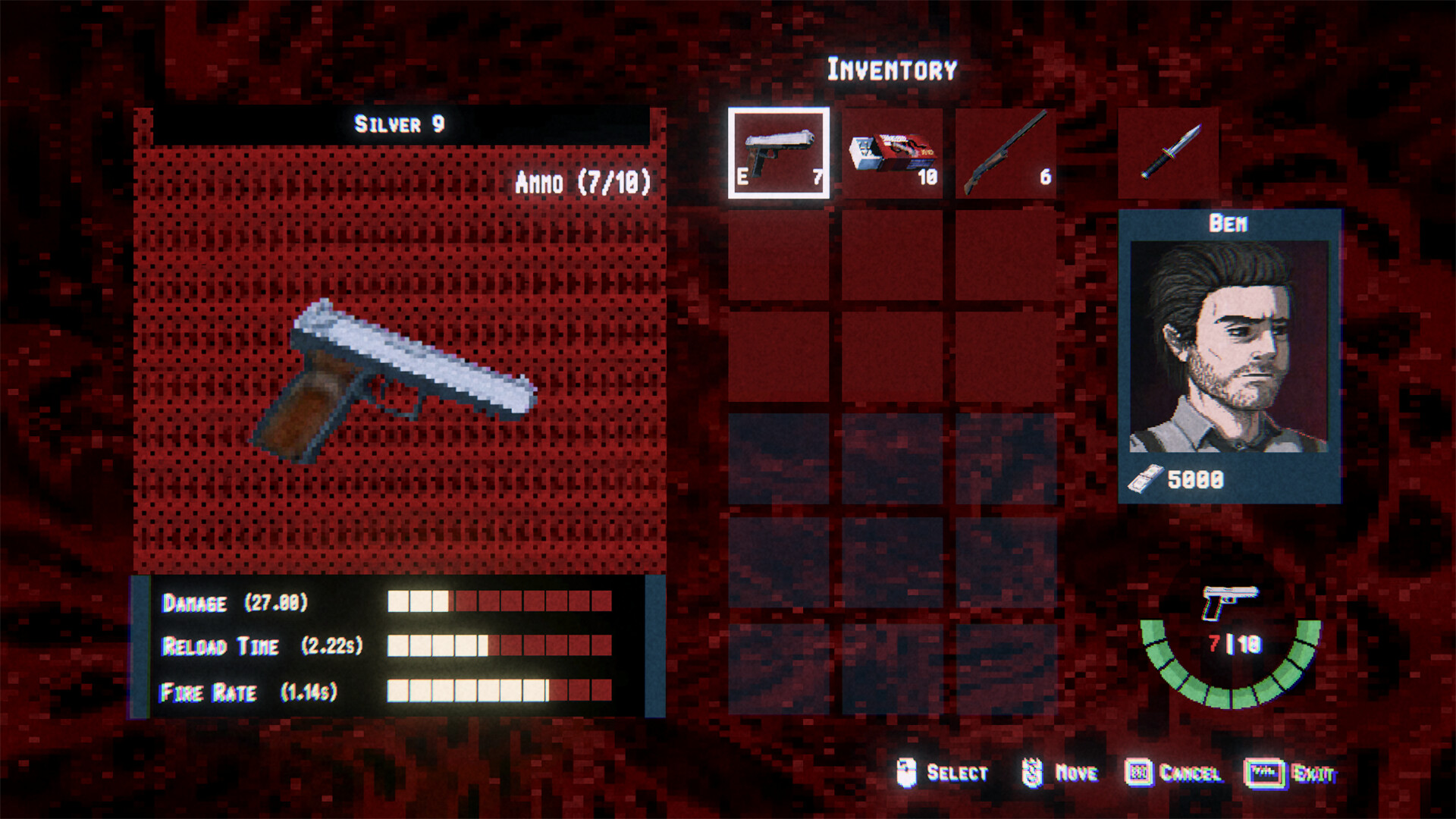Click the Select action label

tap(958, 773)
